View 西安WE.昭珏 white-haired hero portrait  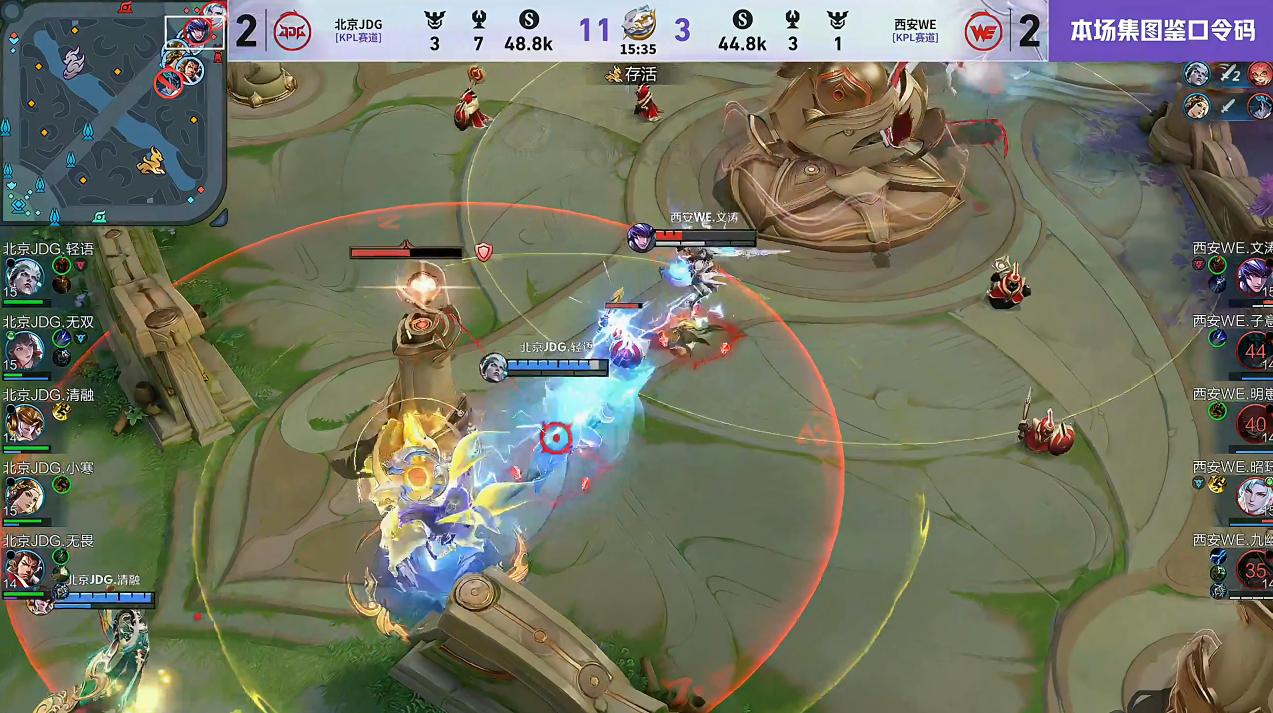pos(1254,496)
